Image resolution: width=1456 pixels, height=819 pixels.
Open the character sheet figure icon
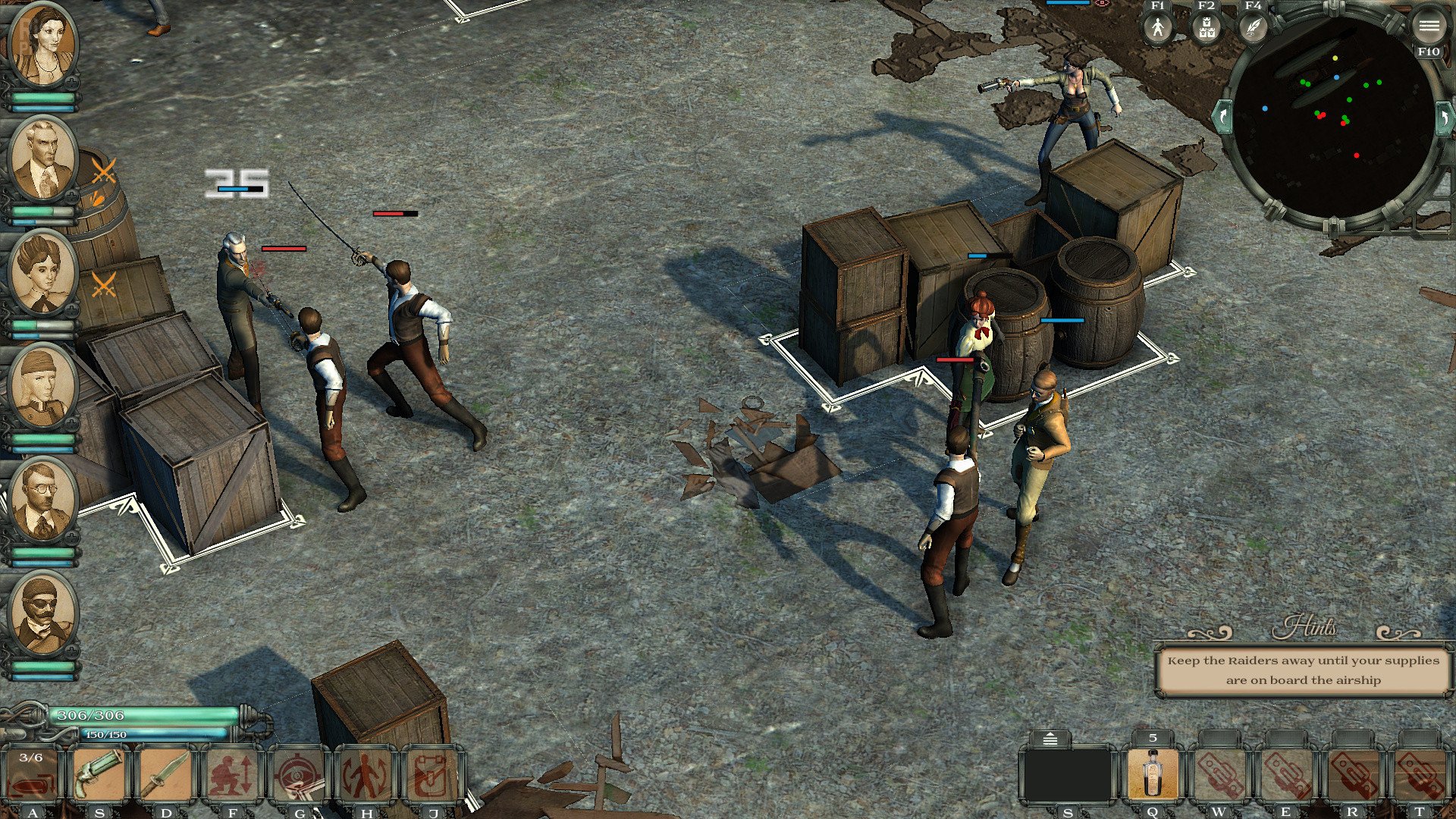(x=1157, y=29)
